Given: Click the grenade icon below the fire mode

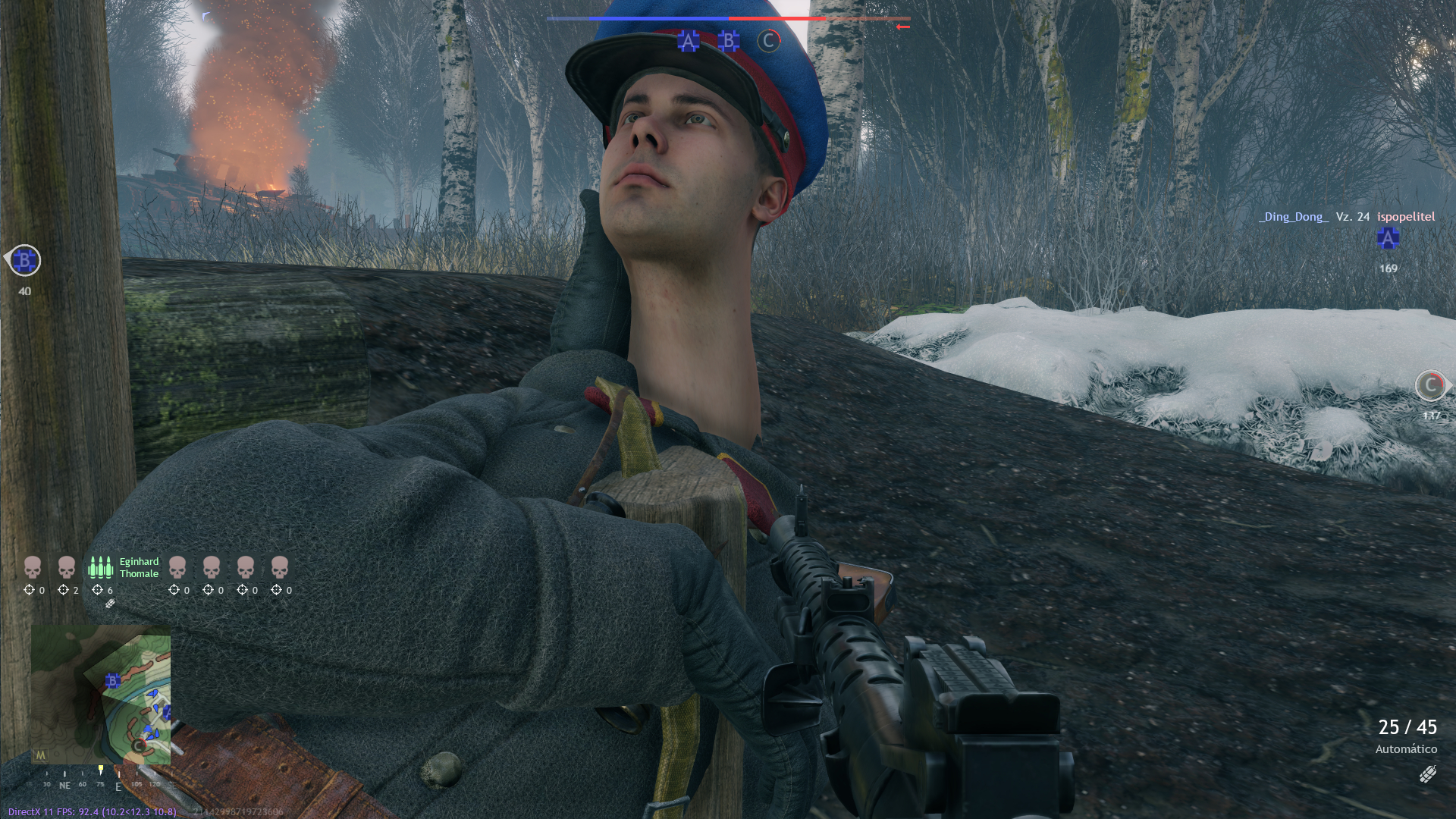Looking at the screenshot, I should click(1427, 774).
